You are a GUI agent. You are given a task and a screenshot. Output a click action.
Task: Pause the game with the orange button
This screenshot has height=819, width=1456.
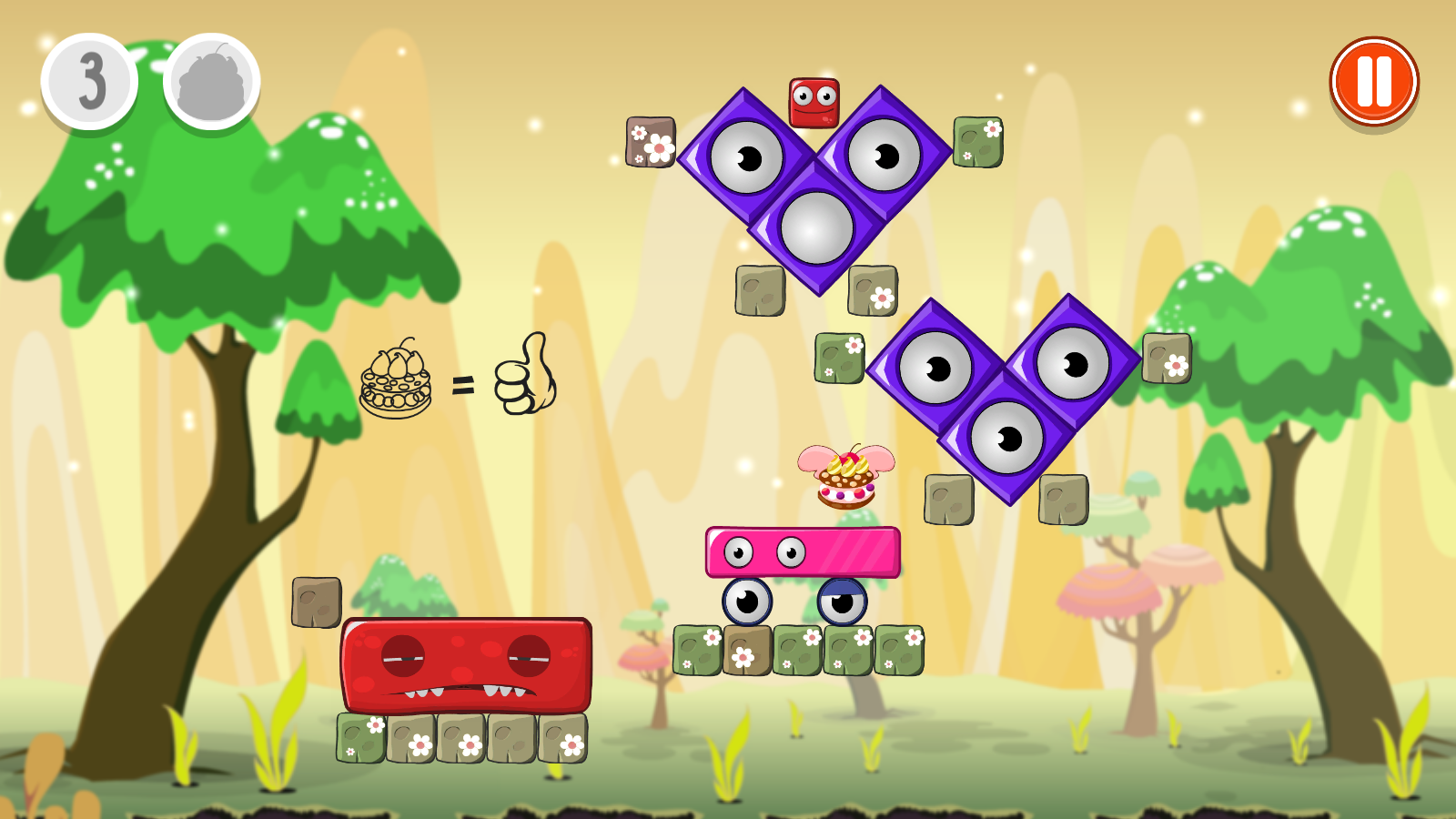point(1373,82)
